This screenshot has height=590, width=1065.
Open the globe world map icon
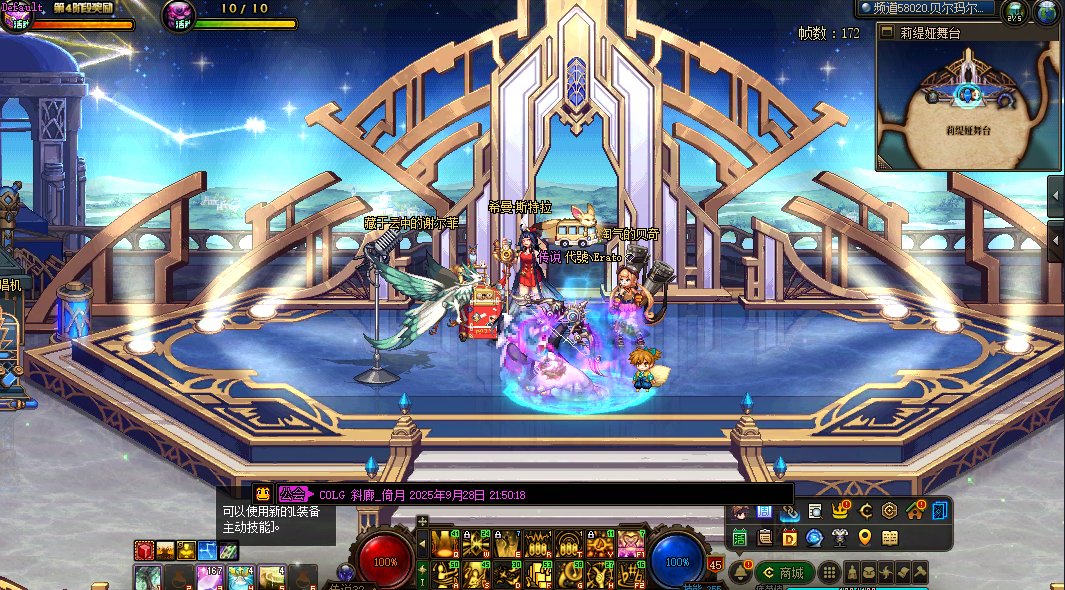(1047, 12)
